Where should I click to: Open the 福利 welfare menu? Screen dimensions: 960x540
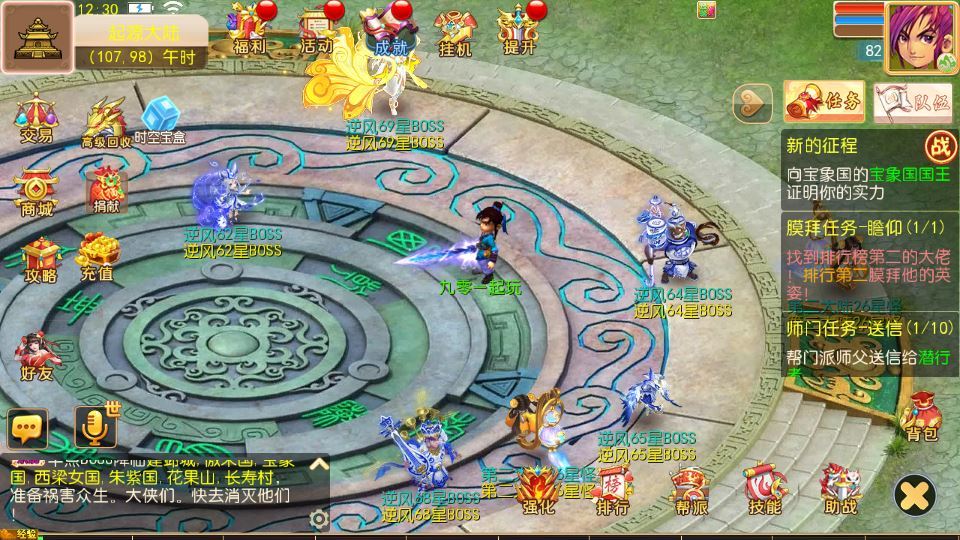(x=248, y=28)
